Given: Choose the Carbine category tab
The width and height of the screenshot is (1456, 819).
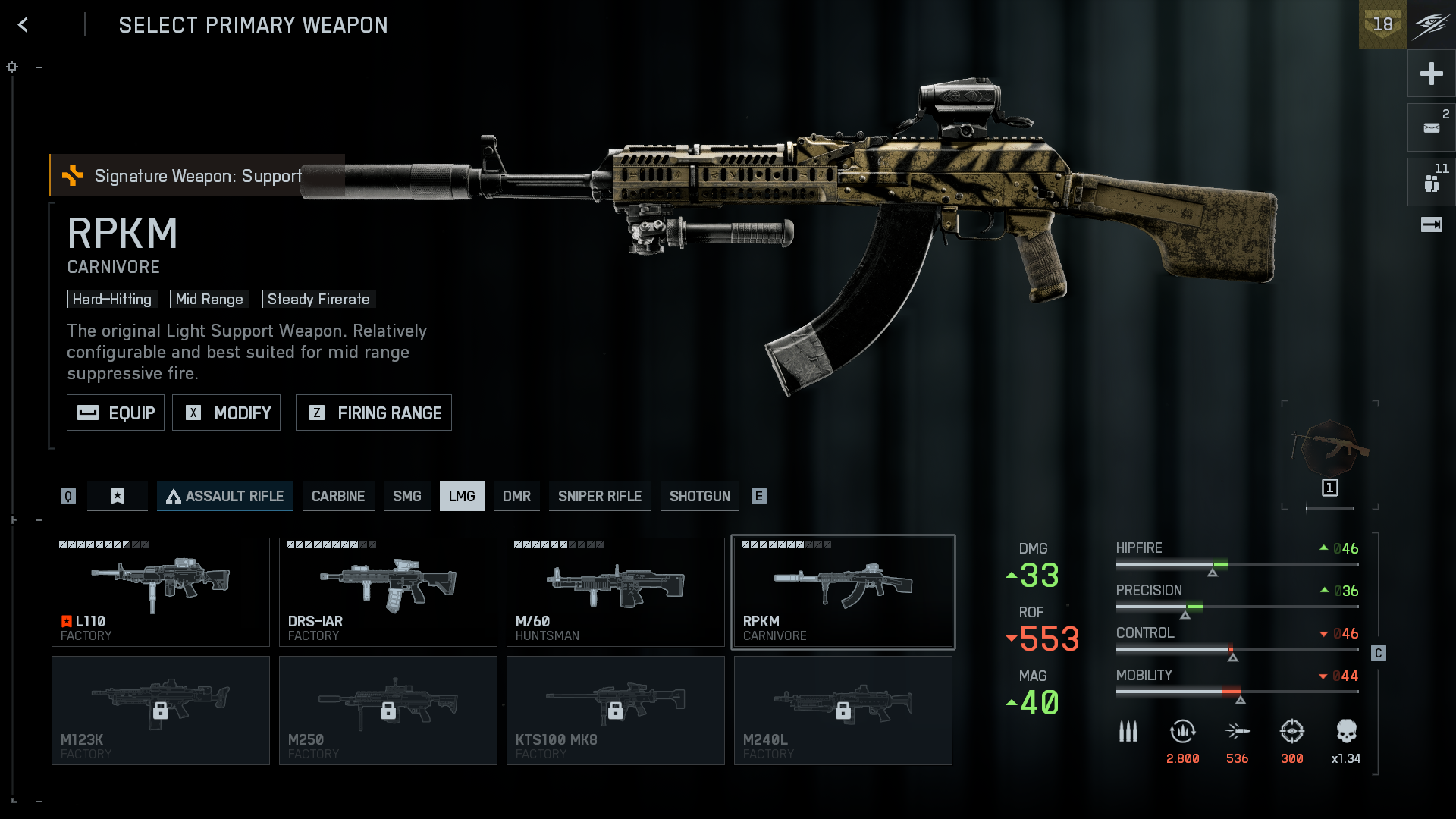Looking at the screenshot, I should click(338, 496).
